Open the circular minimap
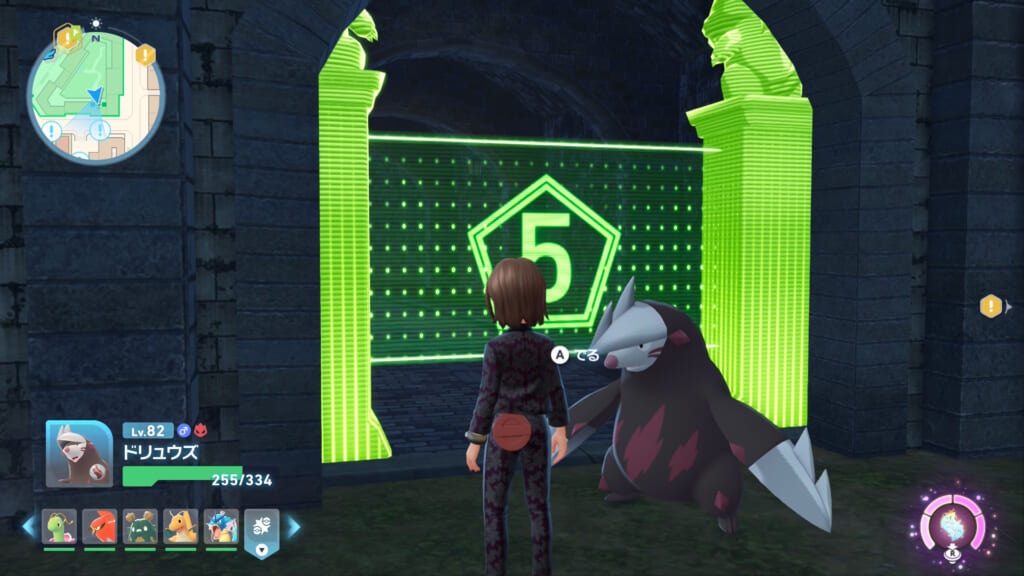The image size is (1024, 576). coord(95,97)
